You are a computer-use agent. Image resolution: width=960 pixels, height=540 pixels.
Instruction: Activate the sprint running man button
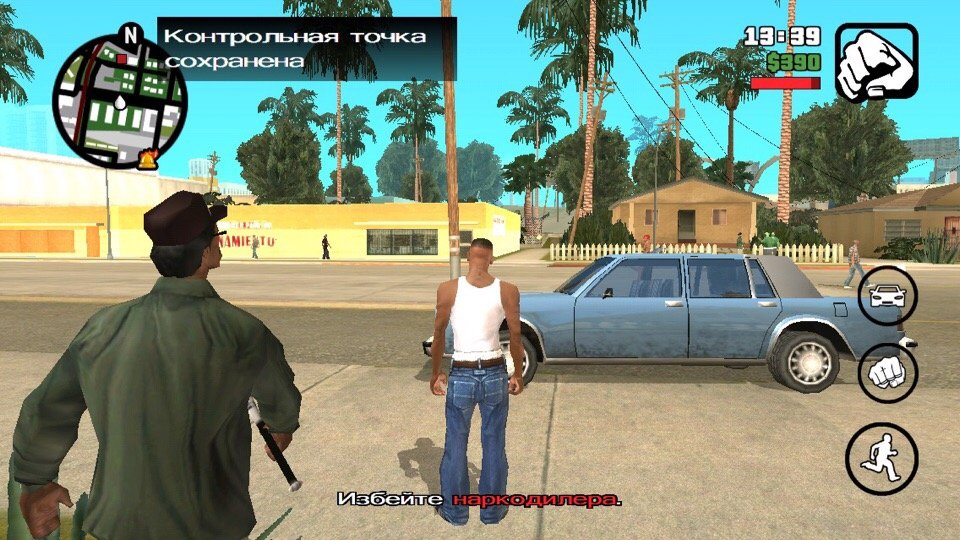[881, 459]
